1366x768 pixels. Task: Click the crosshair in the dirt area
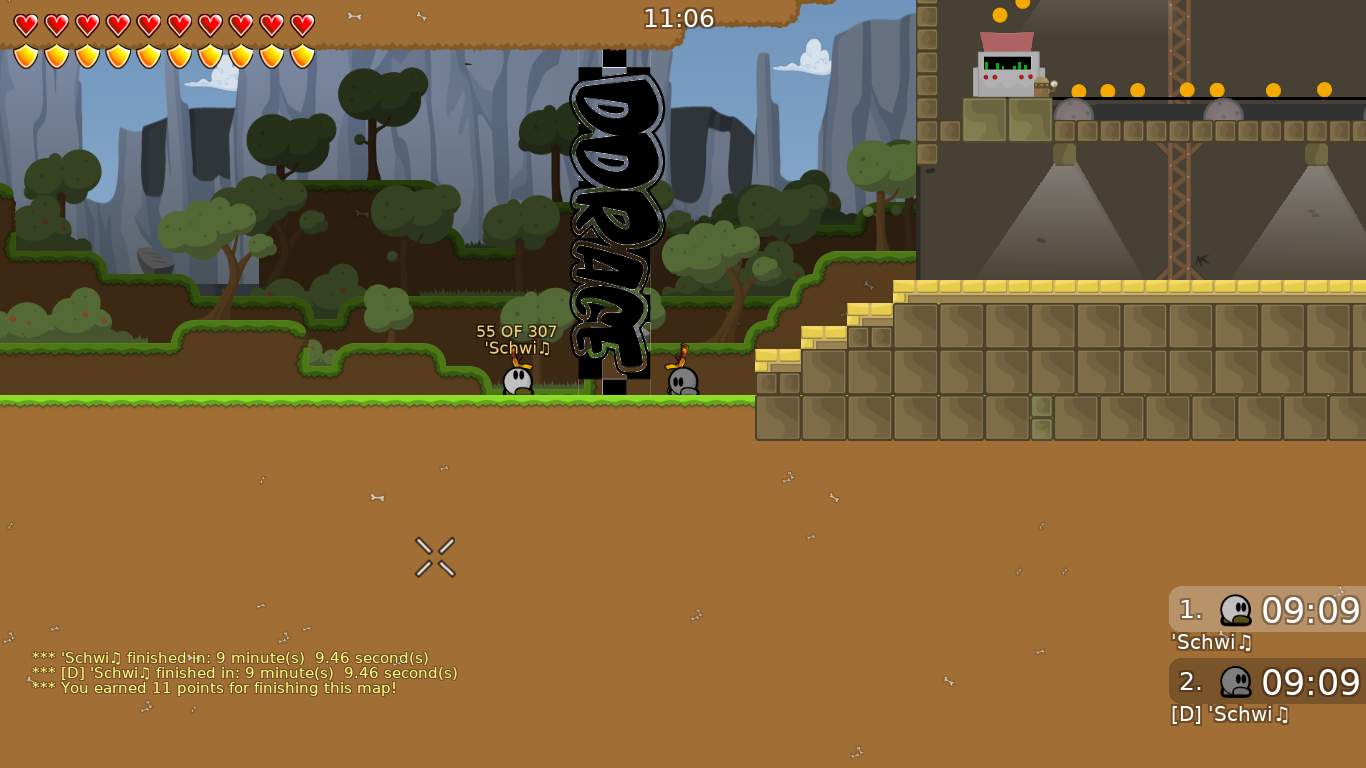click(434, 556)
